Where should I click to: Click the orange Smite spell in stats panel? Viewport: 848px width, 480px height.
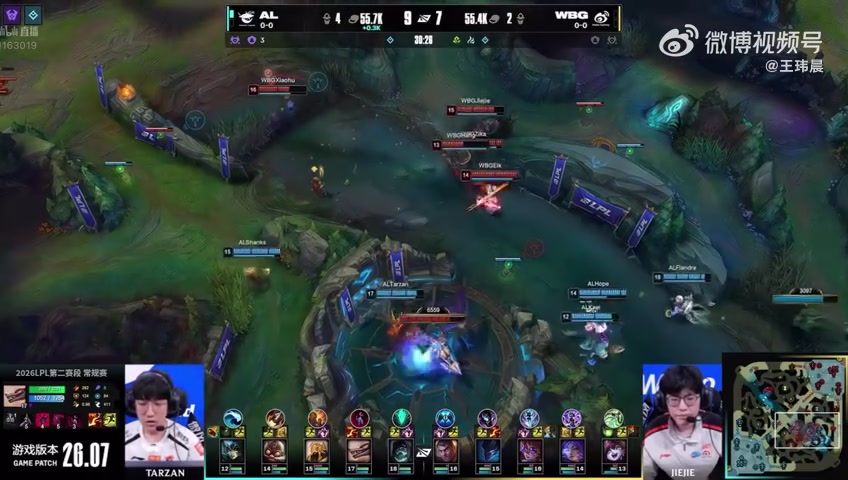[x=94, y=420]
